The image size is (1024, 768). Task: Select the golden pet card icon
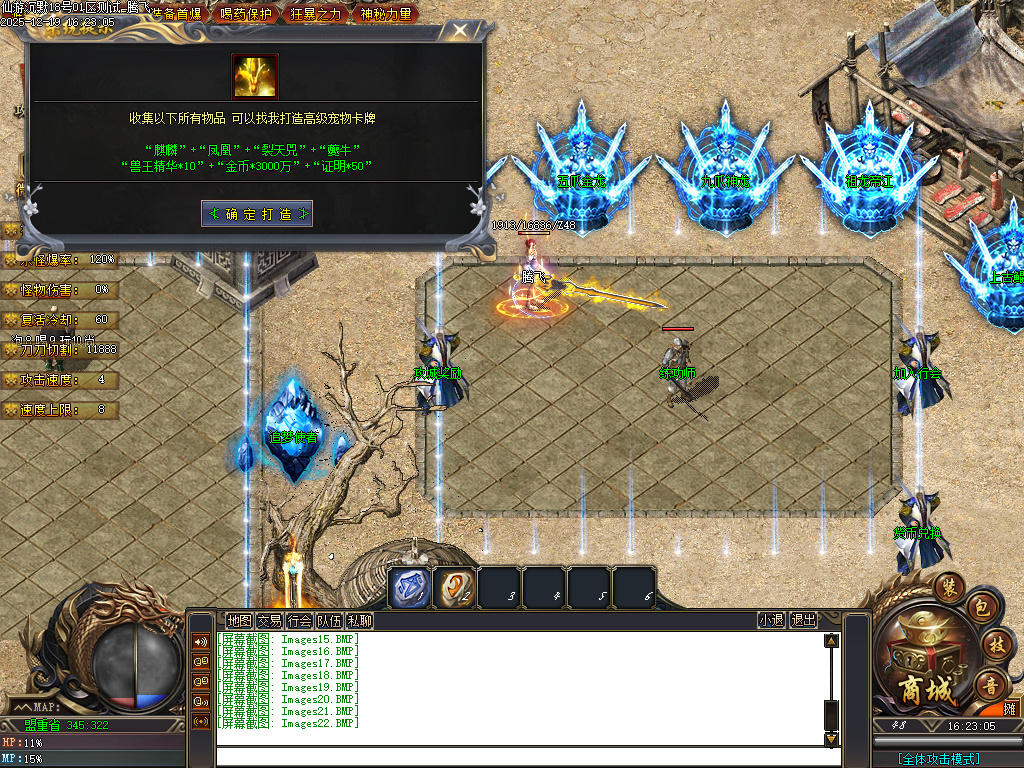pyautogui.click(x=255, y=76)
